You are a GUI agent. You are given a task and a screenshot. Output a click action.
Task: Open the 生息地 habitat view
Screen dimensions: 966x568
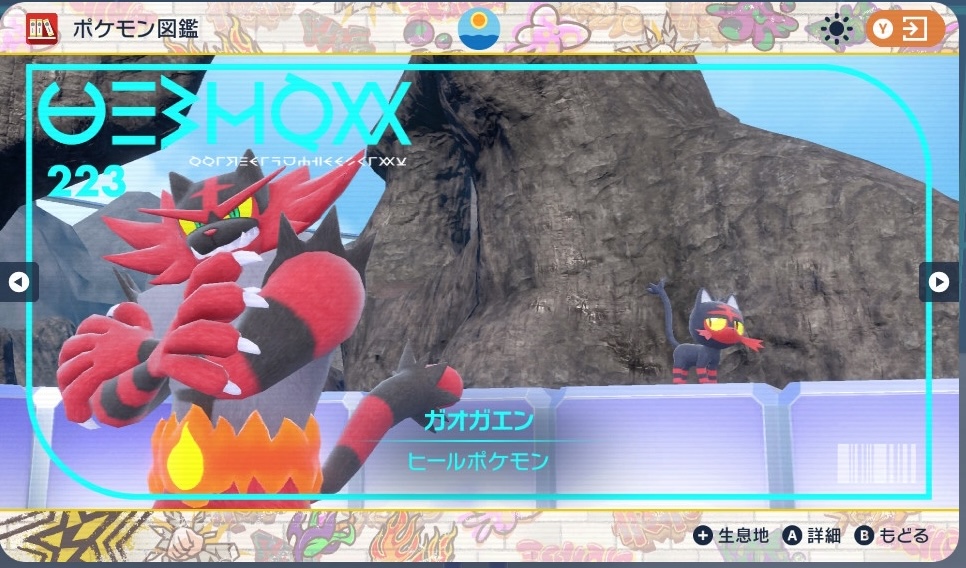click(732, 536)
